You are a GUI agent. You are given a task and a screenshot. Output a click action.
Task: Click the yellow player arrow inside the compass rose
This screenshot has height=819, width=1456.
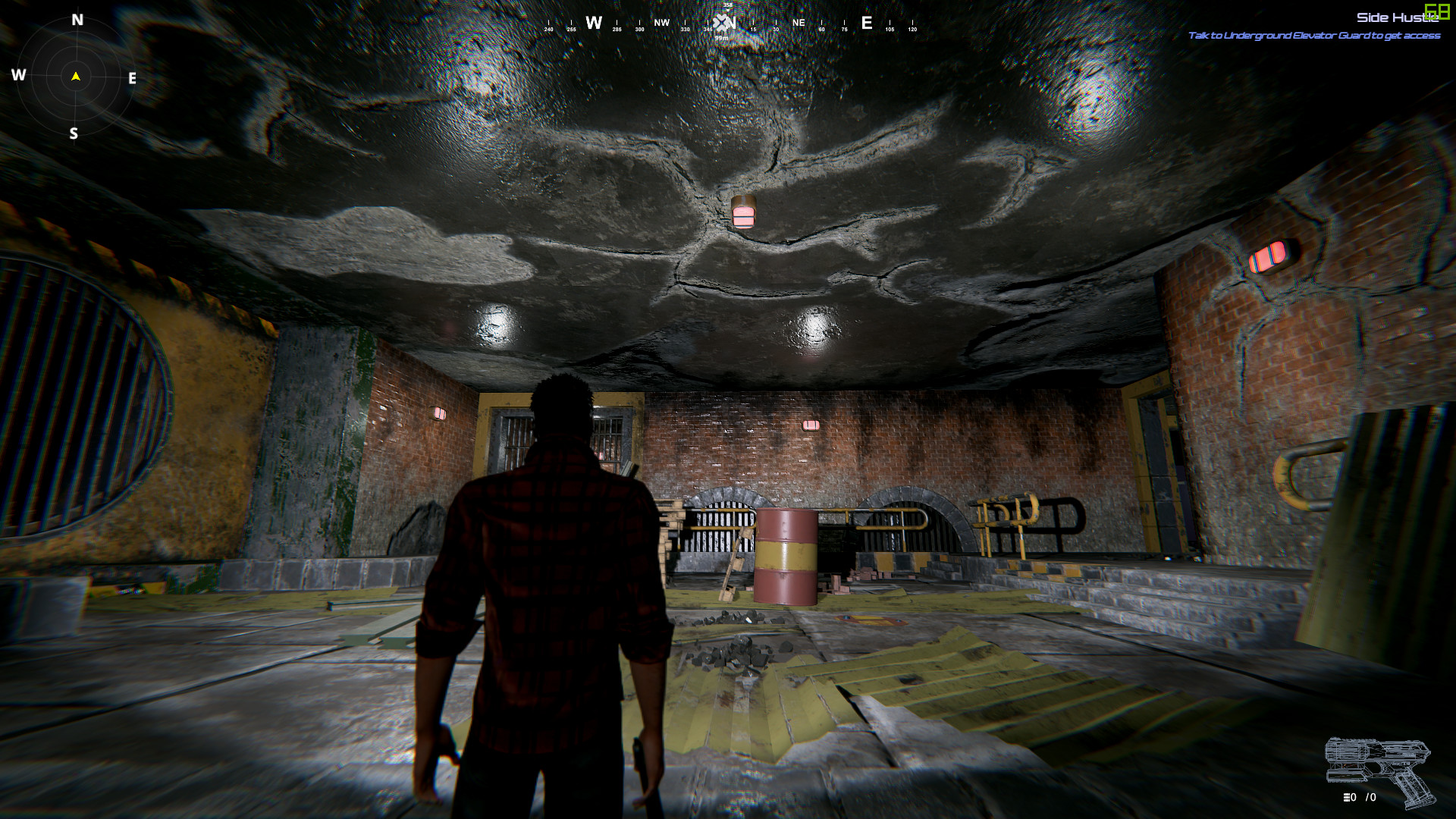(x=75, y=75)
